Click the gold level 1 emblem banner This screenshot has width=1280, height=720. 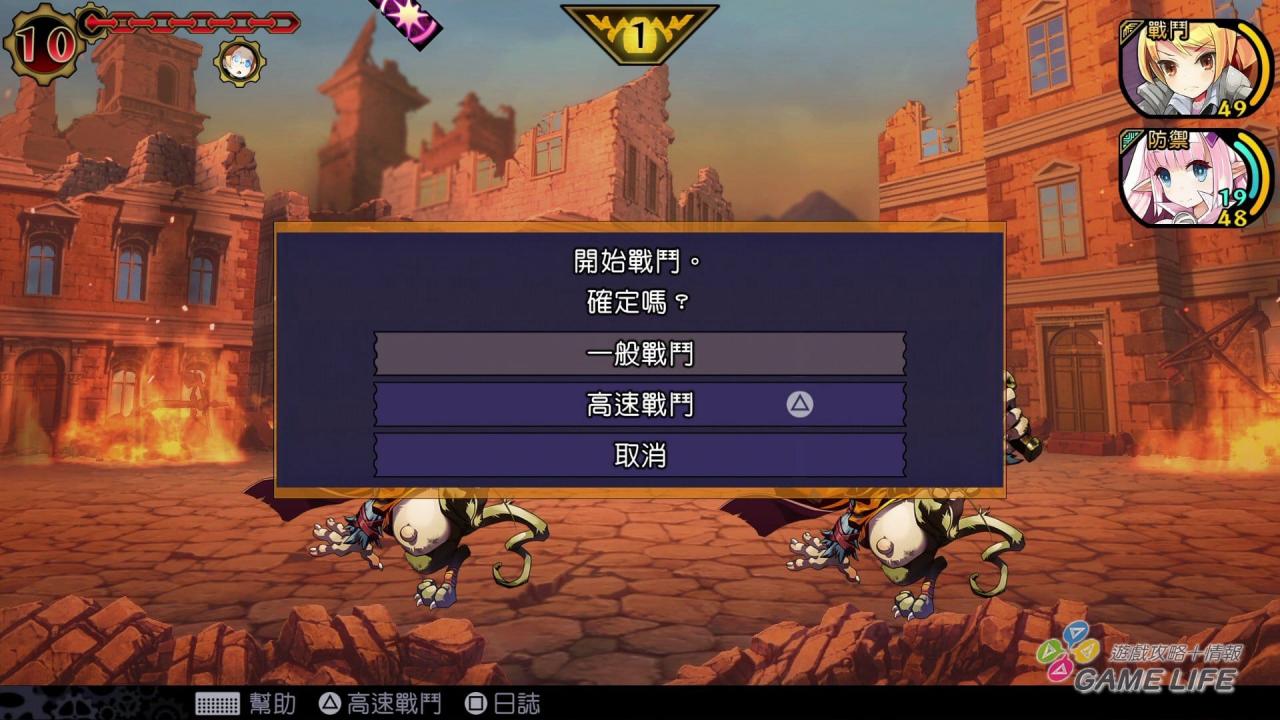pos(640,33)
